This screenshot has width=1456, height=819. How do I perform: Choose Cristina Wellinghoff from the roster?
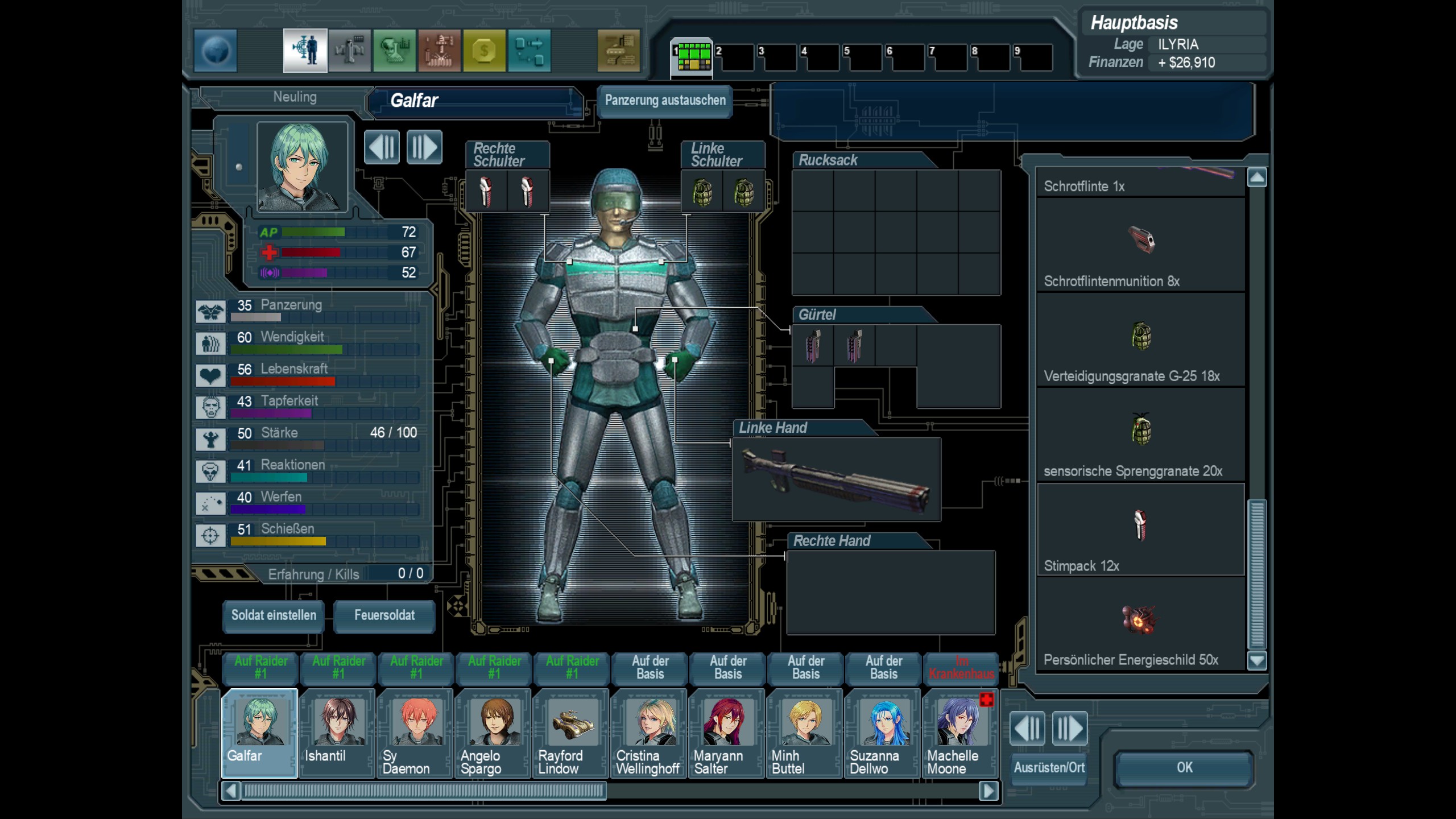pyautogui.click(x=649, y=733)
